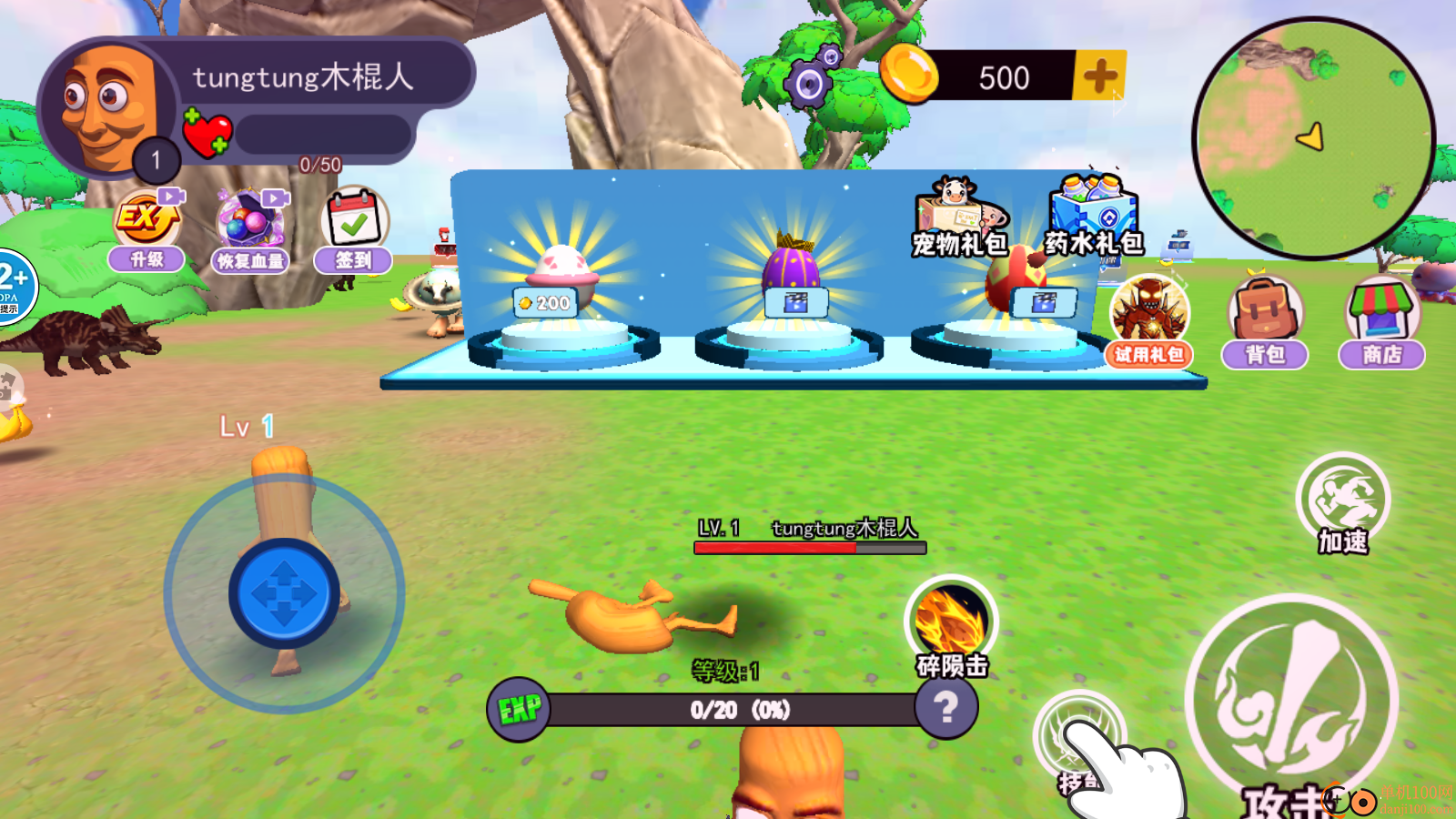The width and height of the screenshot is (1456, 819).
Task: Open the settings gear icon
Action: tap(809, 84)
